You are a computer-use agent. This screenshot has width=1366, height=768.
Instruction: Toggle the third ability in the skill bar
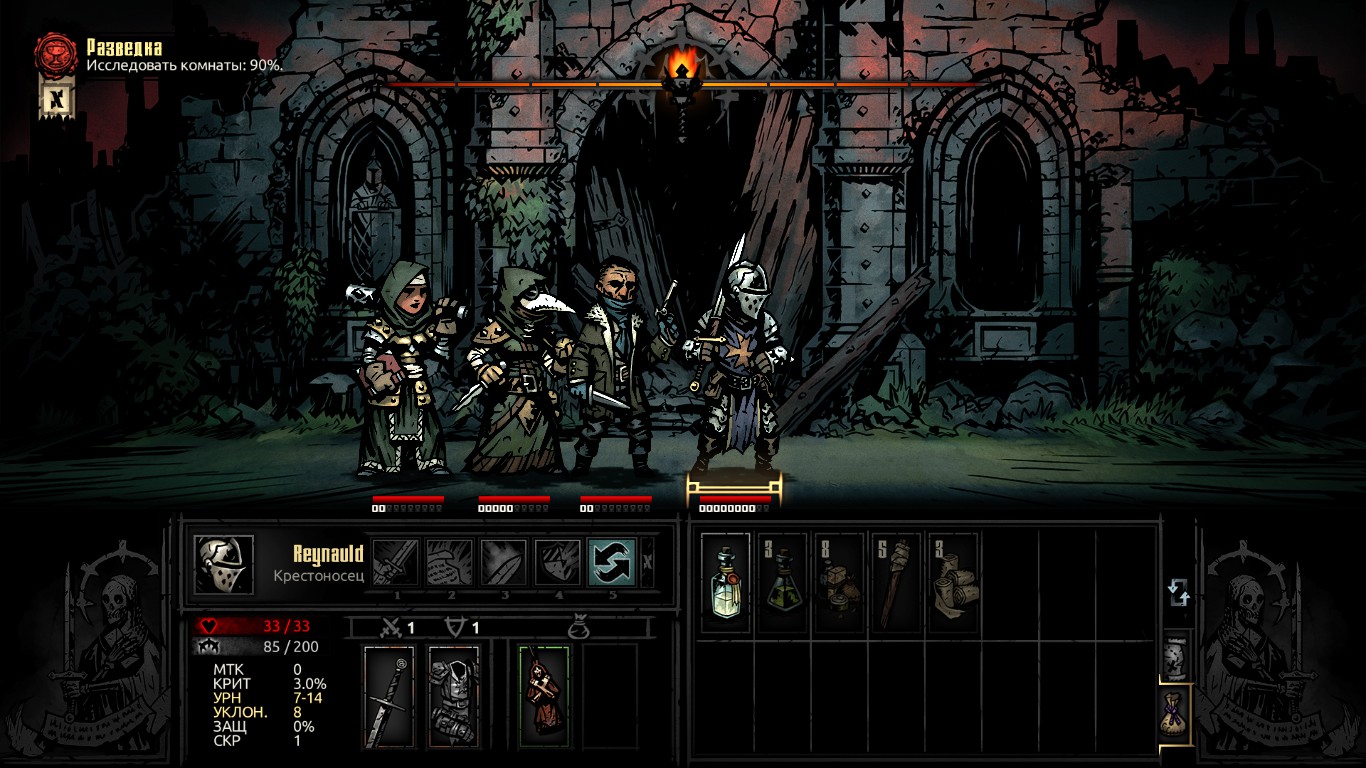click(505, 562)
